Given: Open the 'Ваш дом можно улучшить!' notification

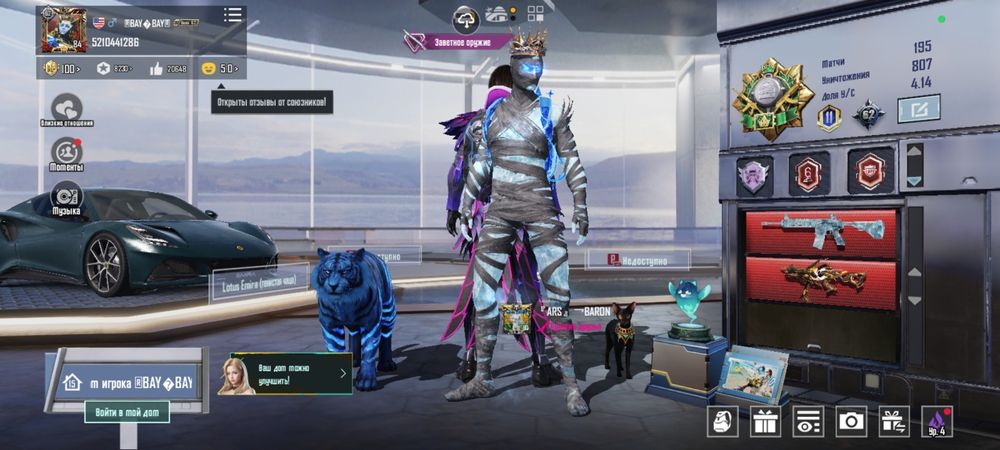Looking at the screenshot, I should (x=285, y=374).
